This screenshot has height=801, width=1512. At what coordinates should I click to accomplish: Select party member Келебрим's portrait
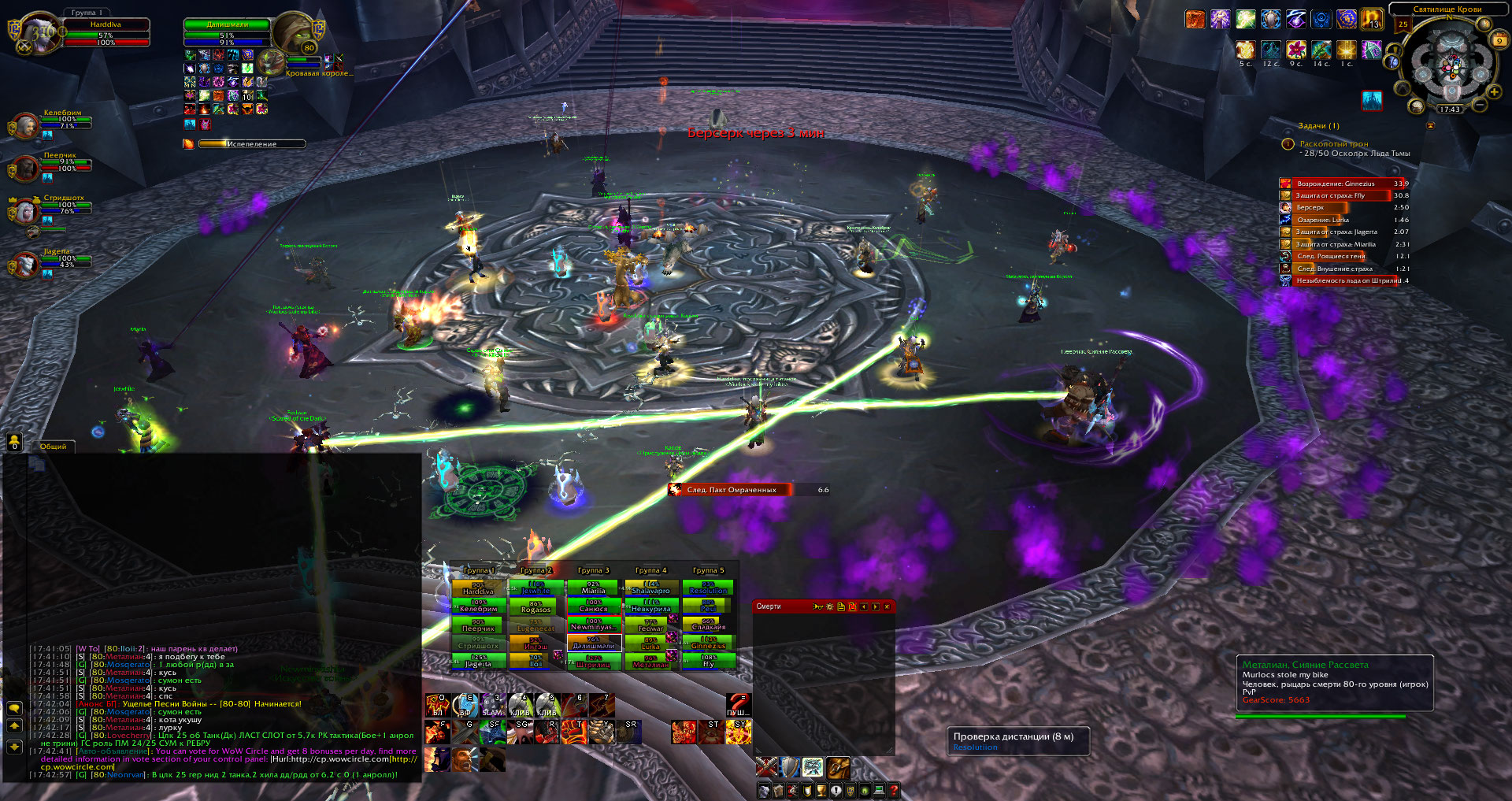click(25, 125)
